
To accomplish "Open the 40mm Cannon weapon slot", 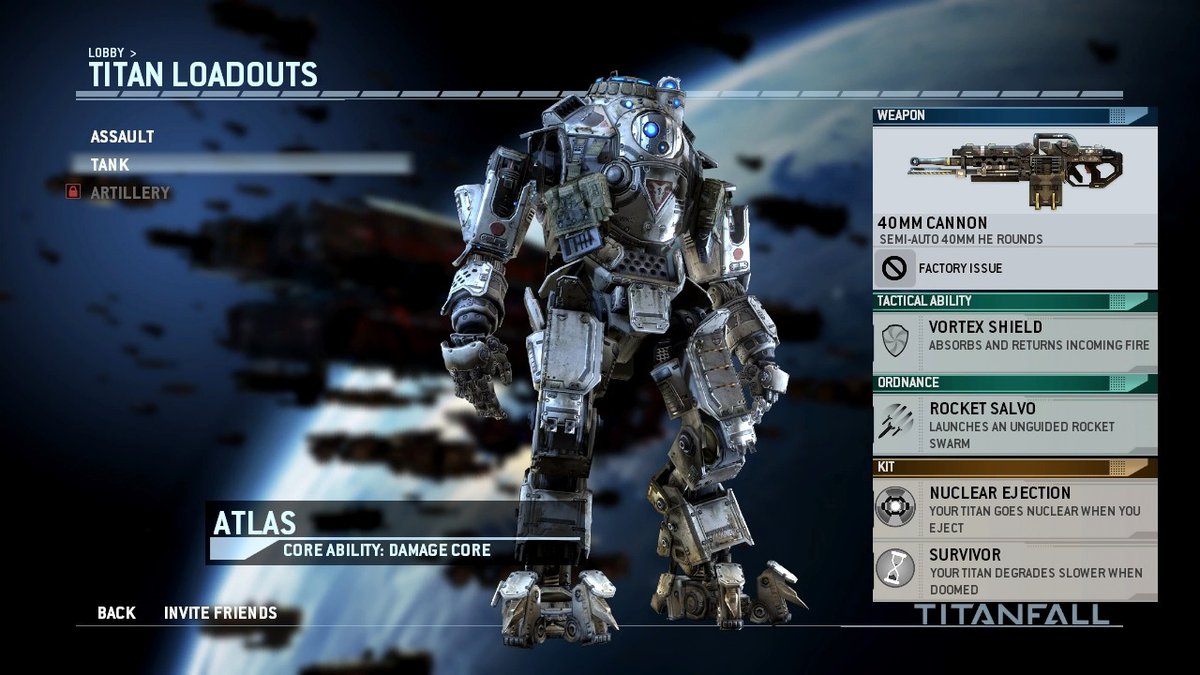I will click(1014, 186).
